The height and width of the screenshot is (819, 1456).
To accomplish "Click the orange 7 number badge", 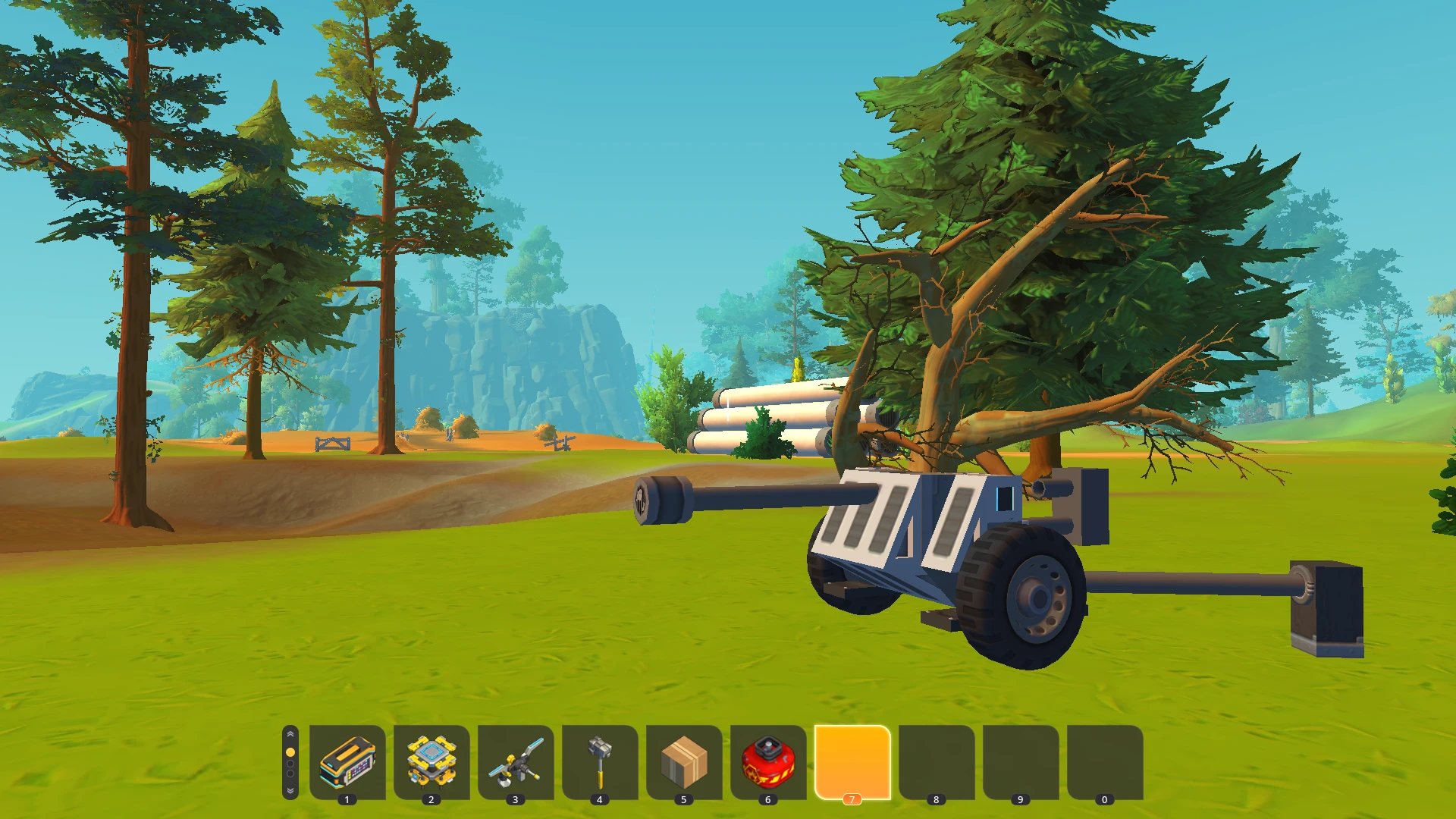I will coord(852,799).
